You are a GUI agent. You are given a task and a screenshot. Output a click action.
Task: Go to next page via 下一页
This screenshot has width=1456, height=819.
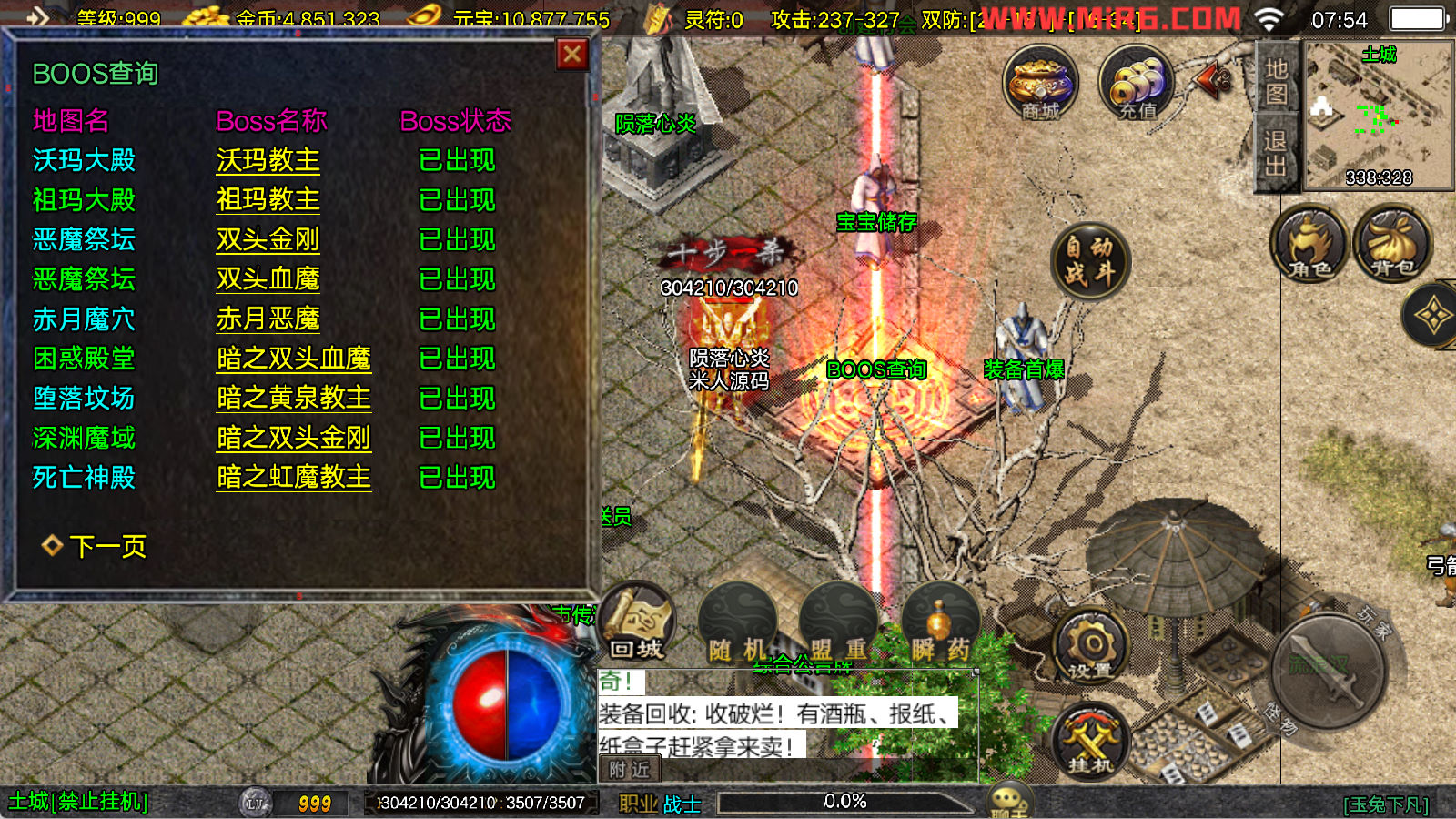[107, 546]
